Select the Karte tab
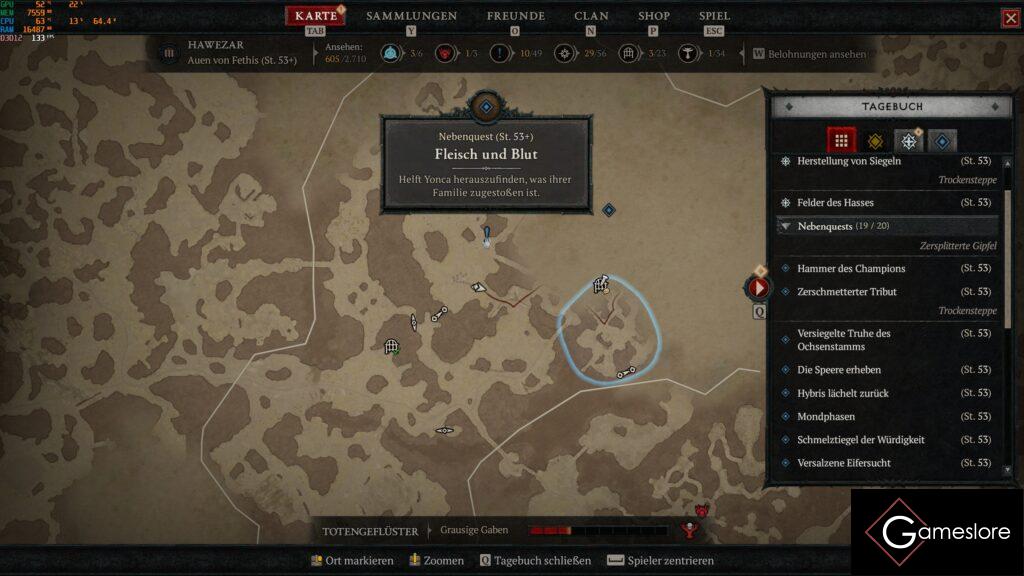Viewport: 1024px width, 576px height. pos(316,16)
